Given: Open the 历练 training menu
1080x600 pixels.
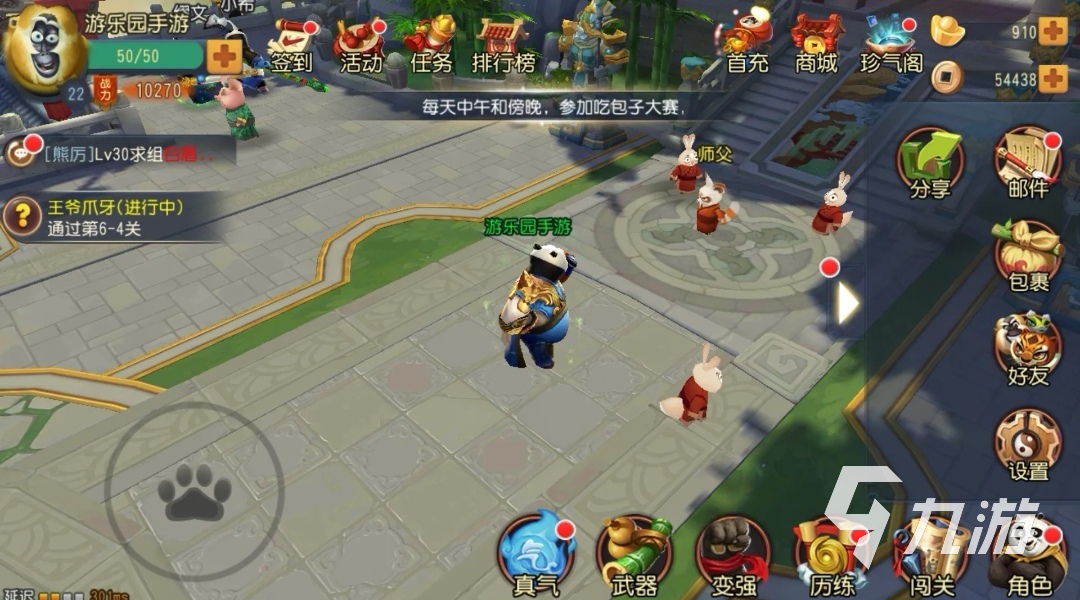Looking at the screenshot, I should [x=830, y=556].
